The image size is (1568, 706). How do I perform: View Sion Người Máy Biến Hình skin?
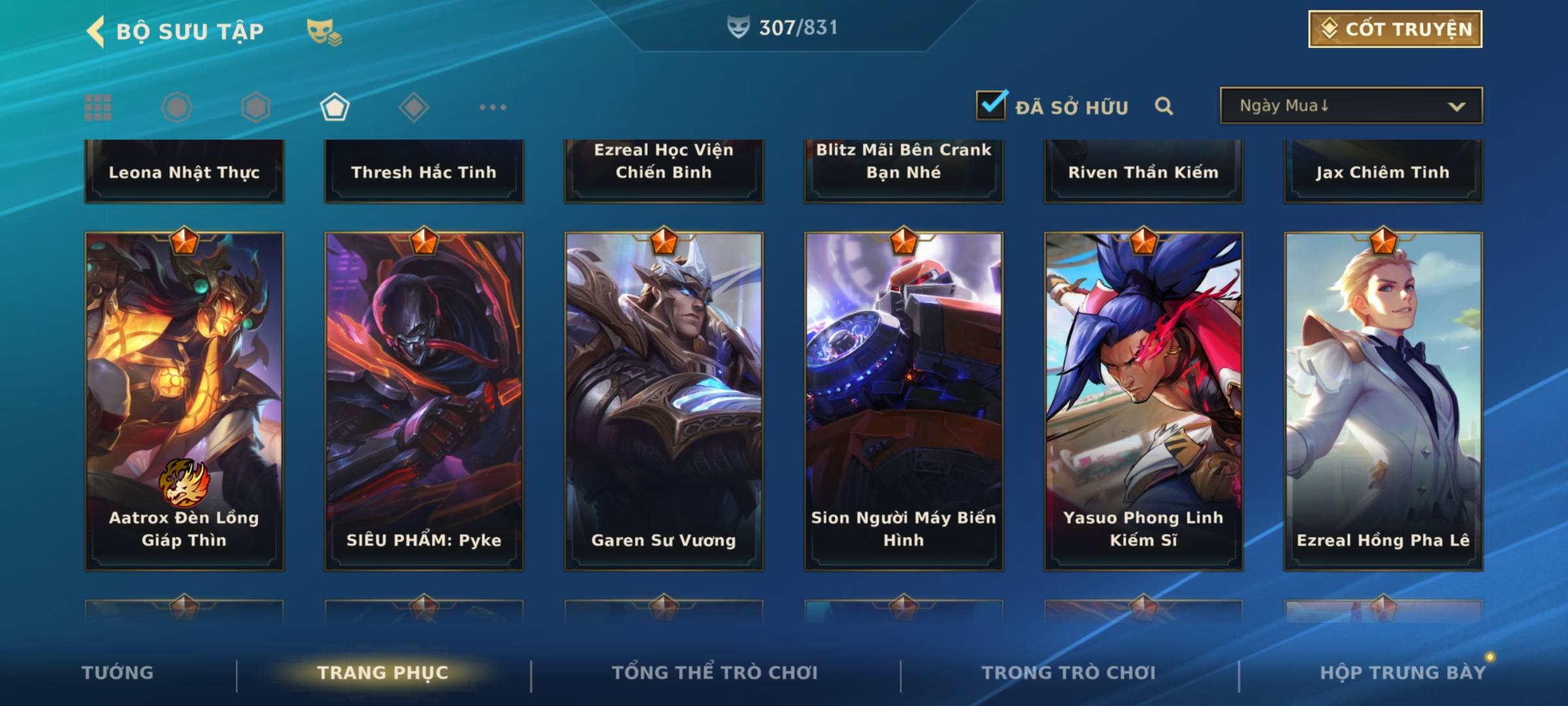tap(904, 401)
